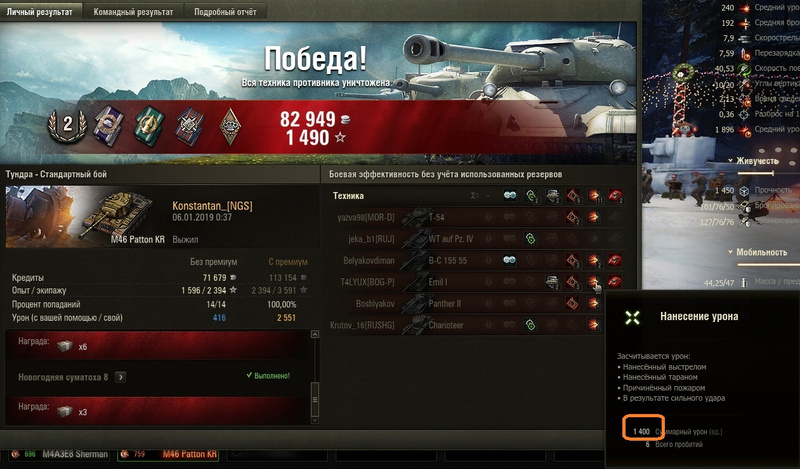Expand the Новогодняя суматоха 8 mission arrow
800x469 pixels.
(x=120, y=377)
